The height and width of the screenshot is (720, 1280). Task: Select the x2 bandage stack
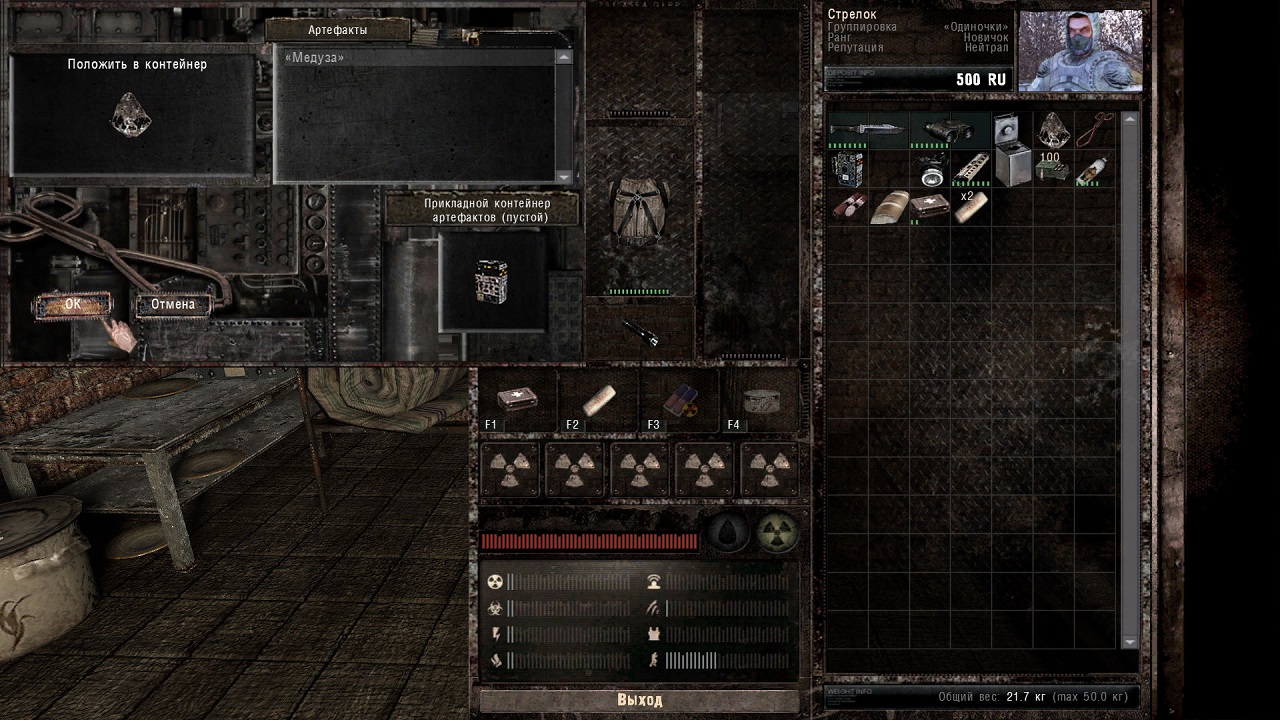(970, 207)
